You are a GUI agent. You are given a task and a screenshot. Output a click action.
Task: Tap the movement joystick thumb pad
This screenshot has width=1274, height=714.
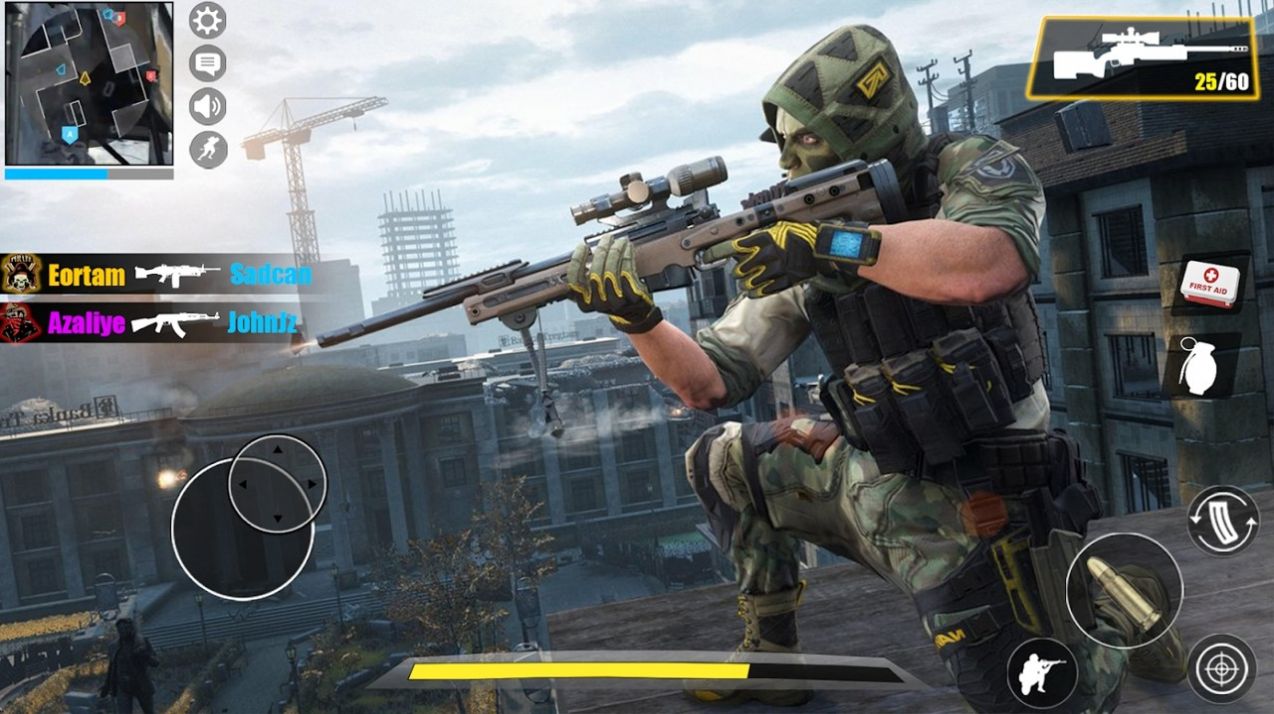click(277, 483)
